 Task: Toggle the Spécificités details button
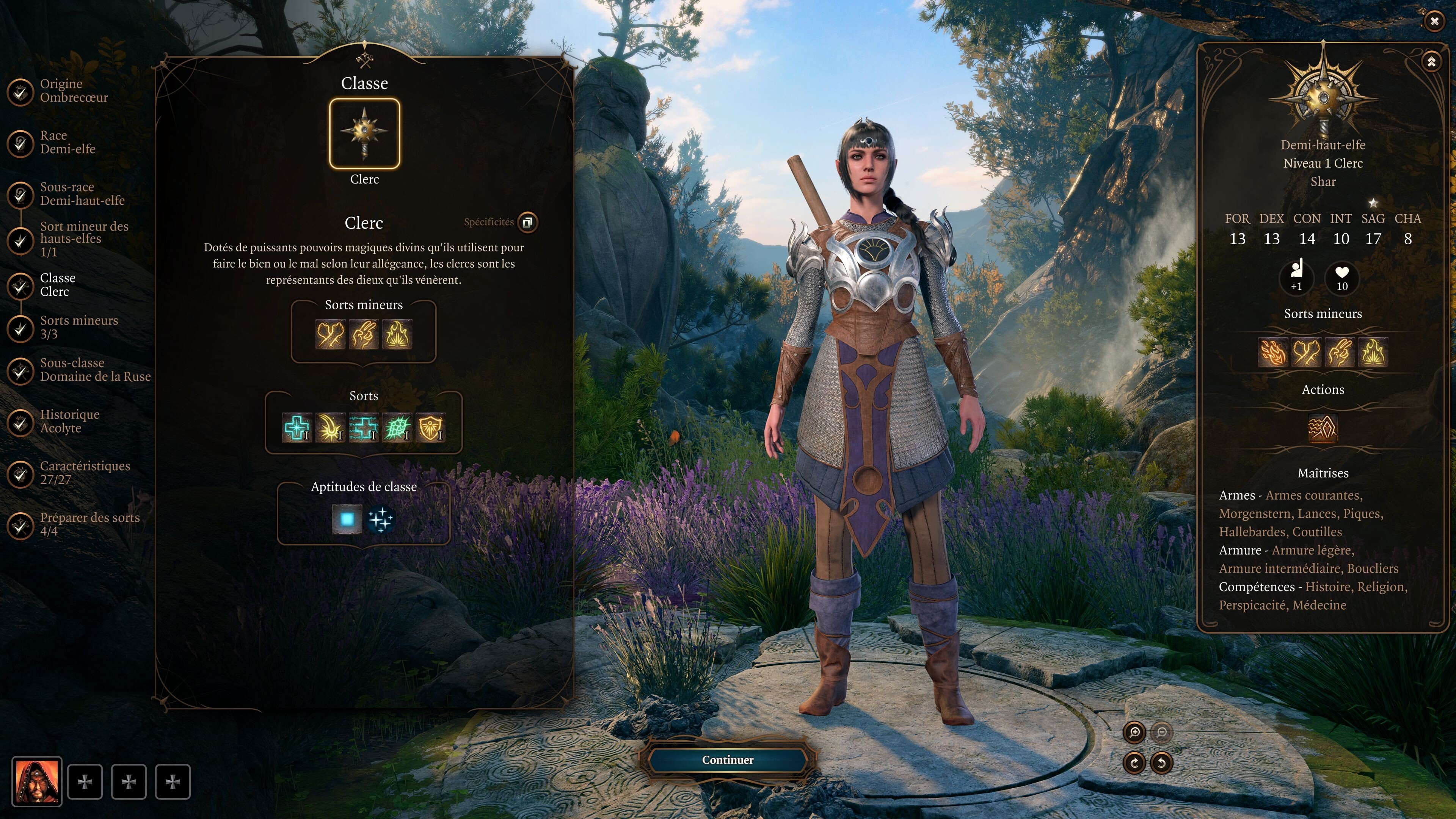[x=527, y=222]
